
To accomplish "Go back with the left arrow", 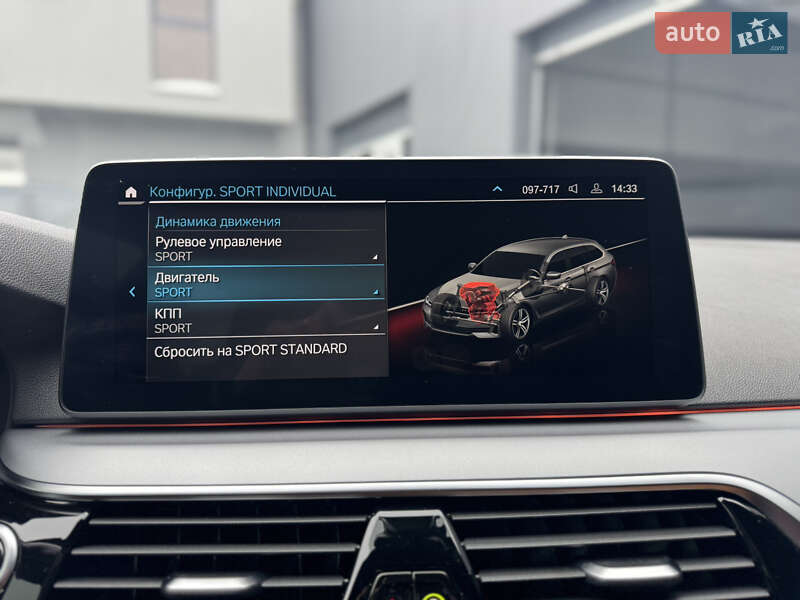I will click(x=132, y=292).
